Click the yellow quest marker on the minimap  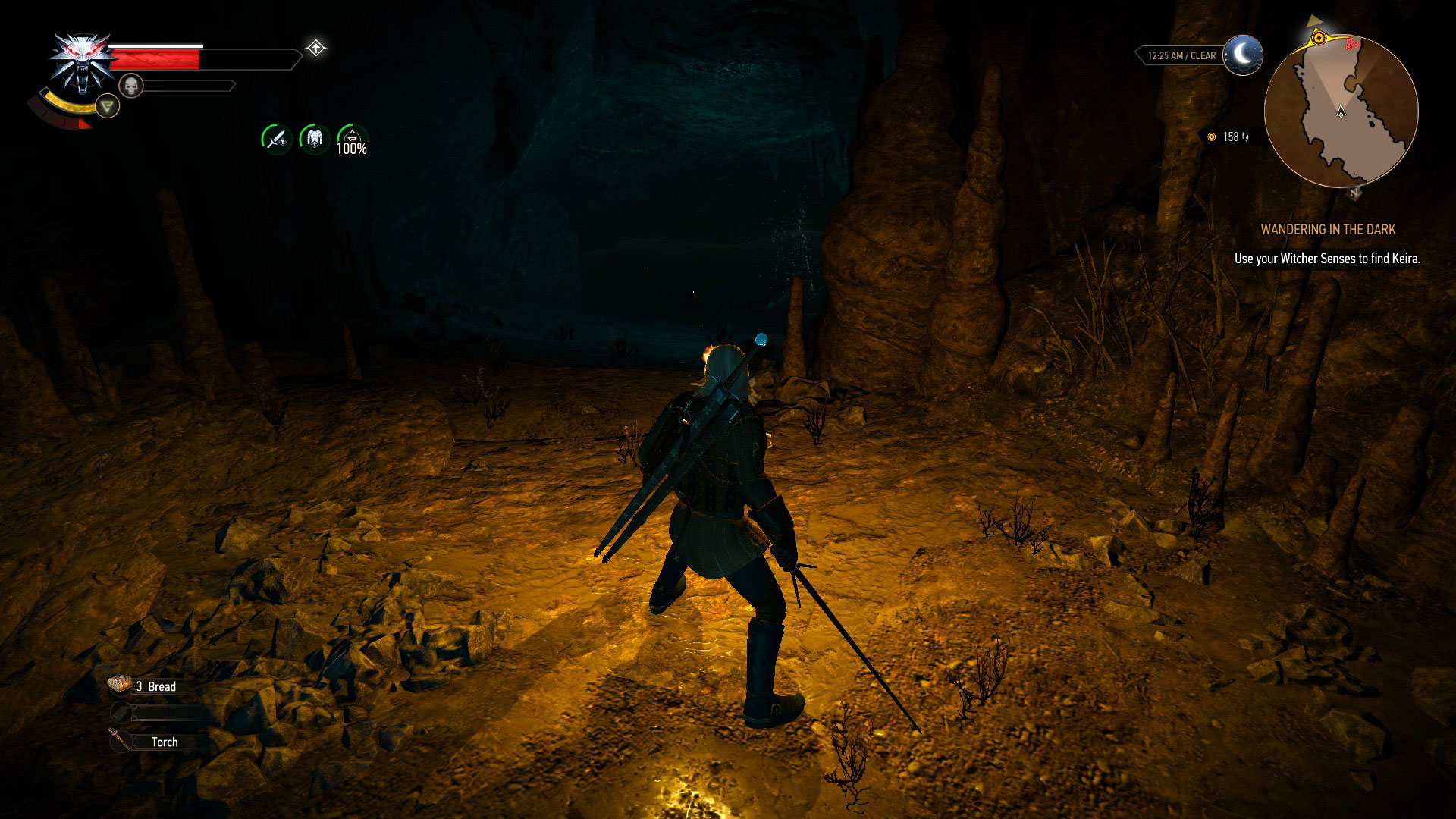(x=1319, y=38)
